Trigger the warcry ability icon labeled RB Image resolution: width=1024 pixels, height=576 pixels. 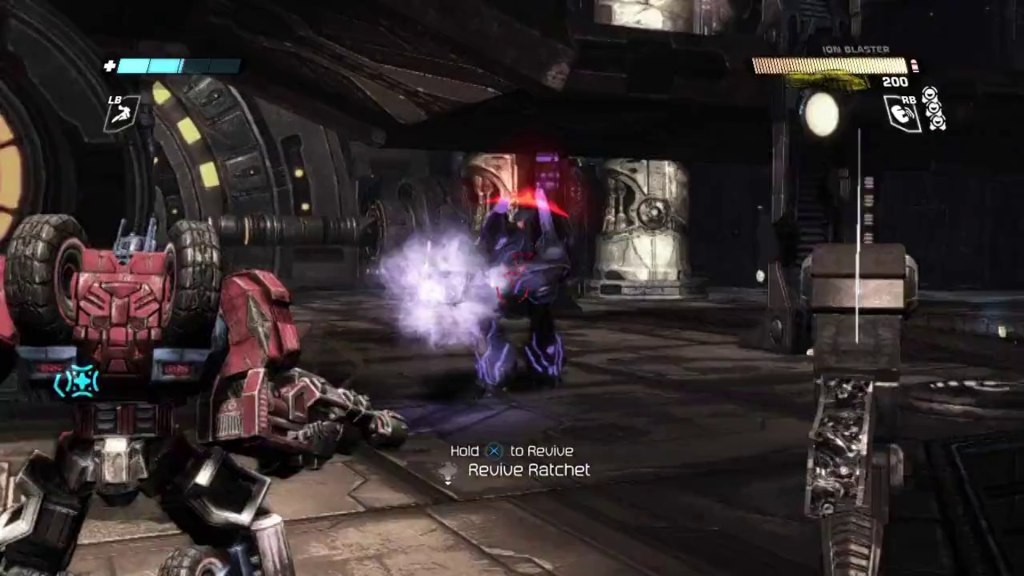901,112
